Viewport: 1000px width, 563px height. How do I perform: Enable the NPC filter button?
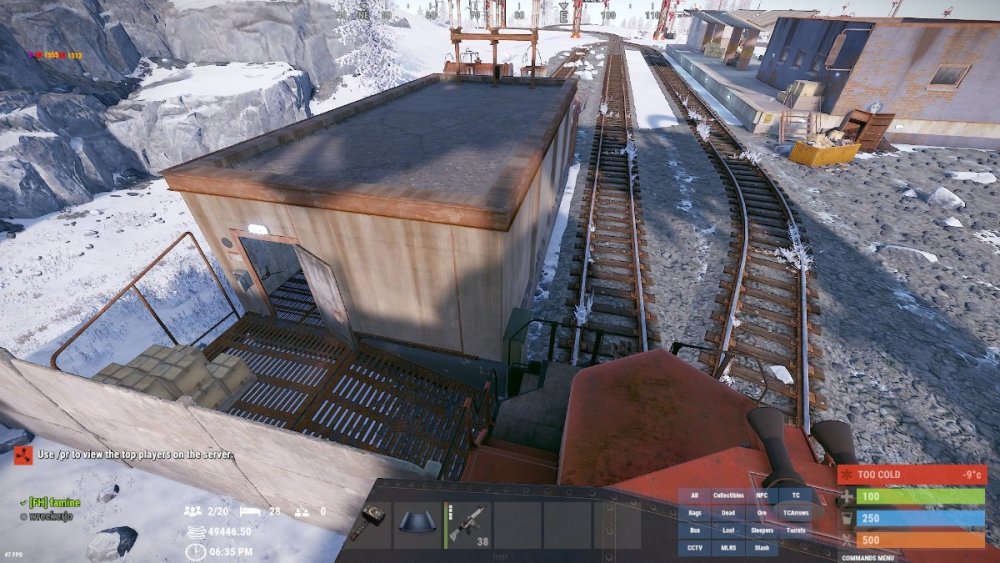(x=762, y=496)
